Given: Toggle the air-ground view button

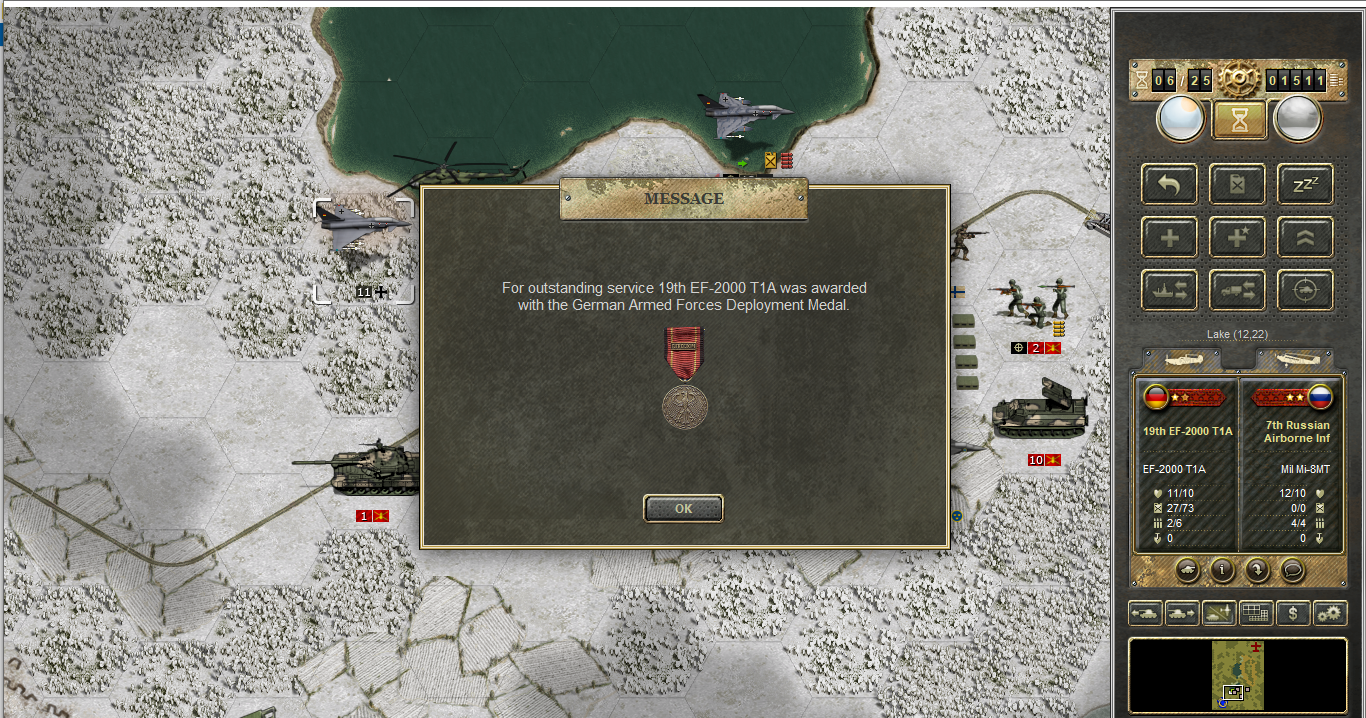Looking at the screenshot, I should pos(1219,612).
